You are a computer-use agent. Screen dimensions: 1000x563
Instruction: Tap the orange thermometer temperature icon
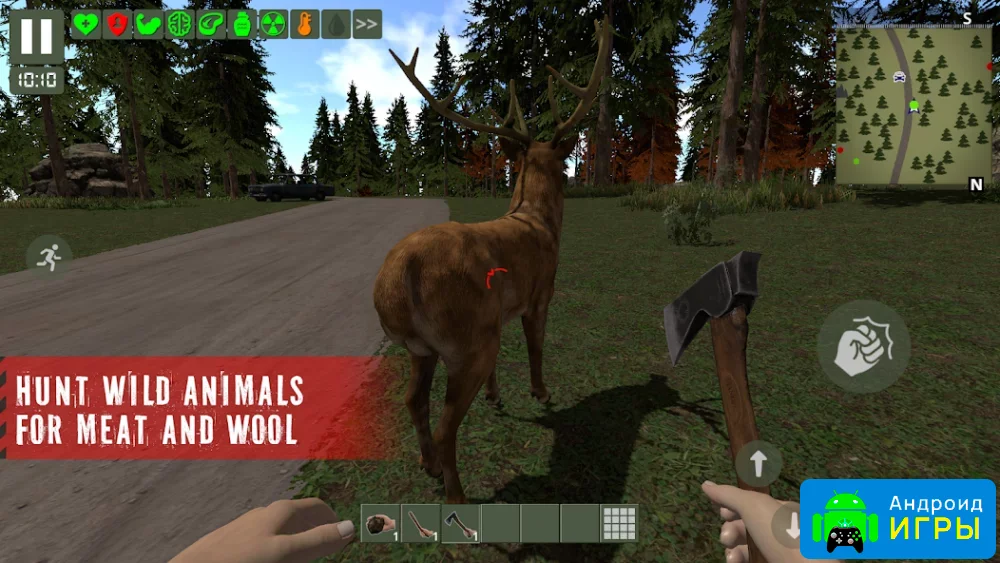(x=304, y=24)
